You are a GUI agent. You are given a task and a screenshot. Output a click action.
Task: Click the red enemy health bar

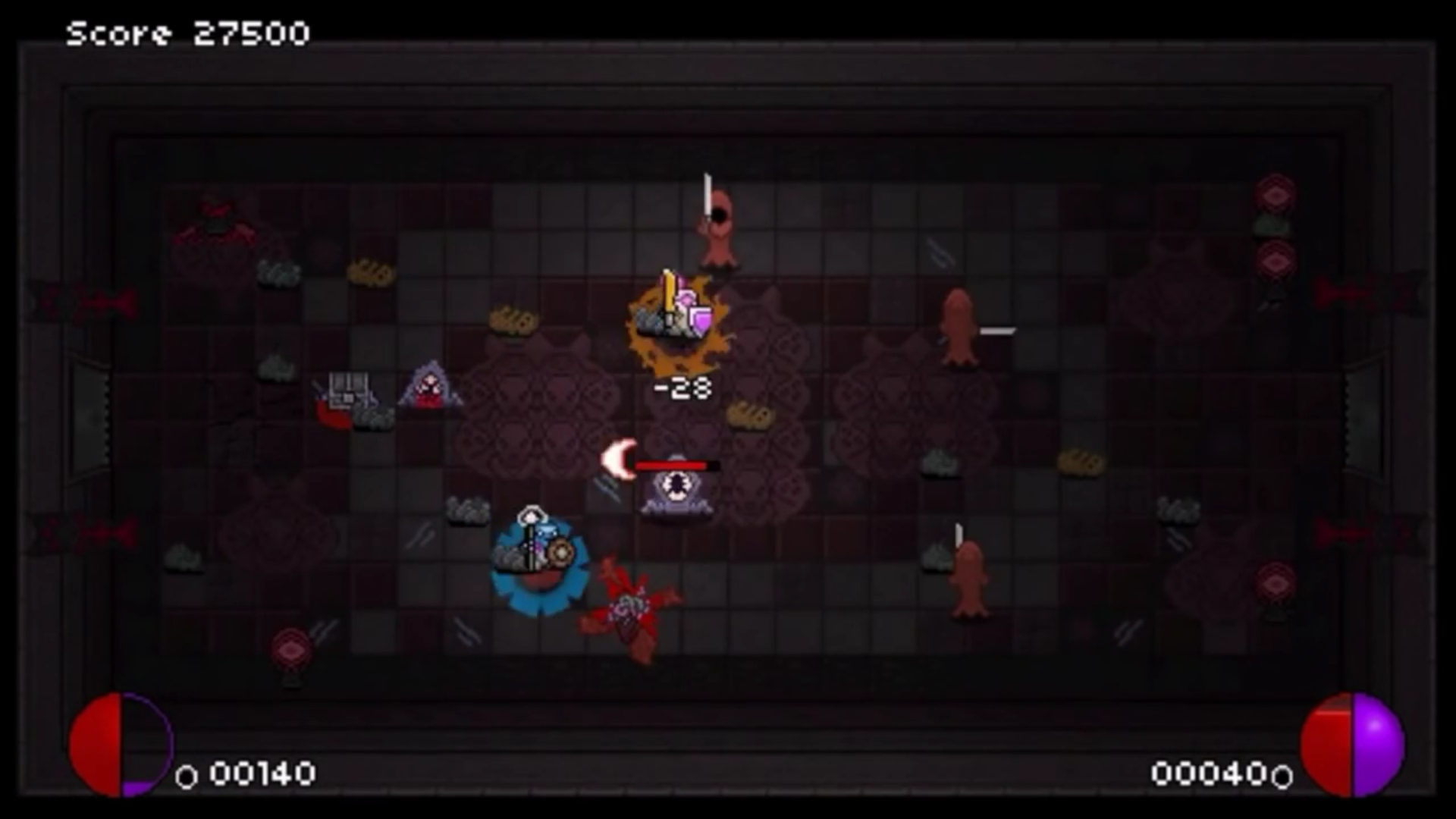(671, 466)
